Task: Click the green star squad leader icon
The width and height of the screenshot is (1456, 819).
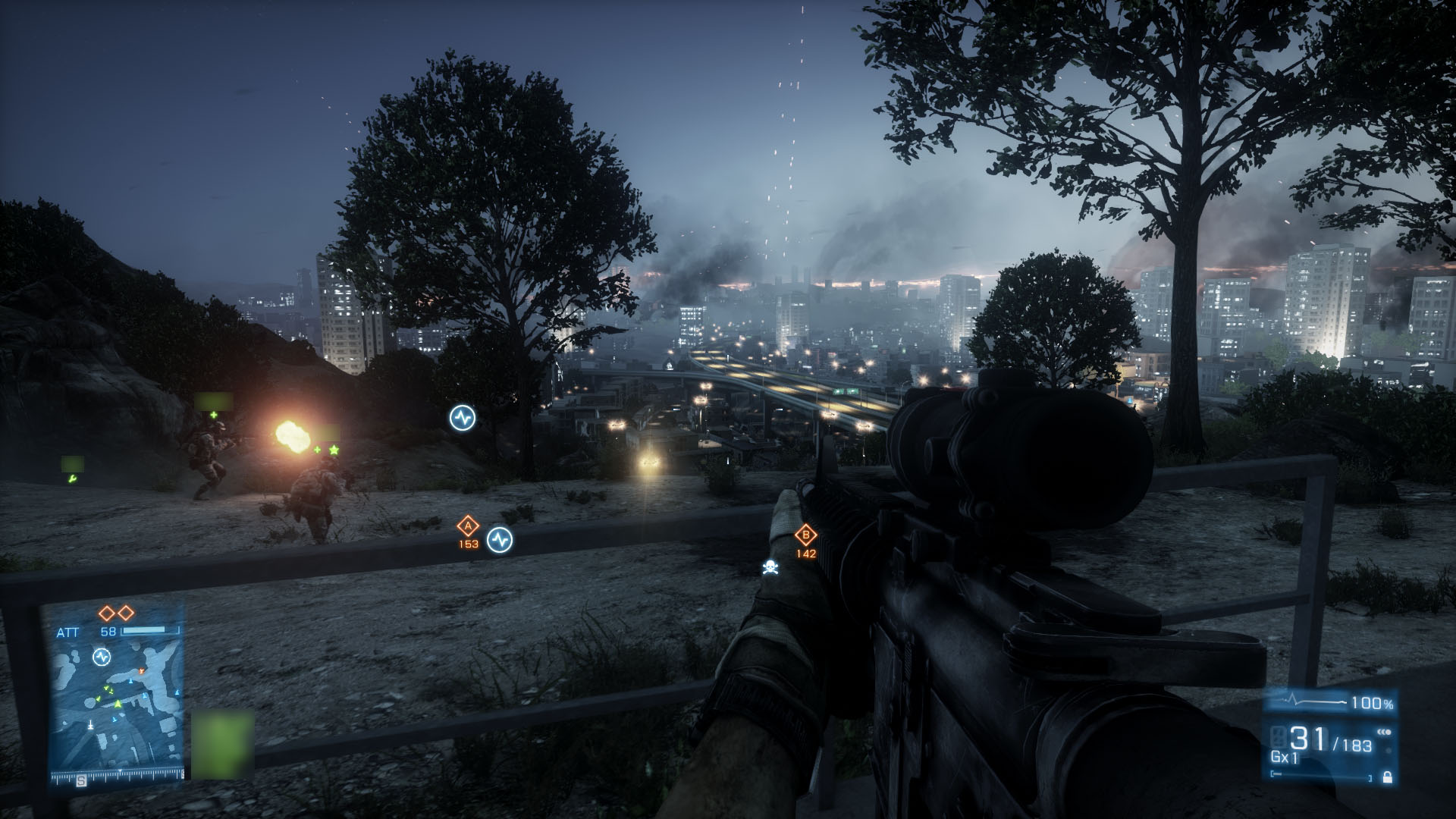Action: tap(334, 450)
